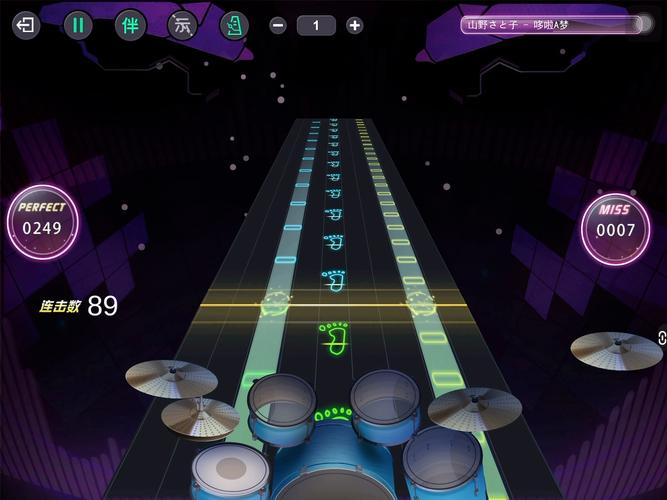Decrease the speed value with minus

pyautogui.click(x=278, y=26)
